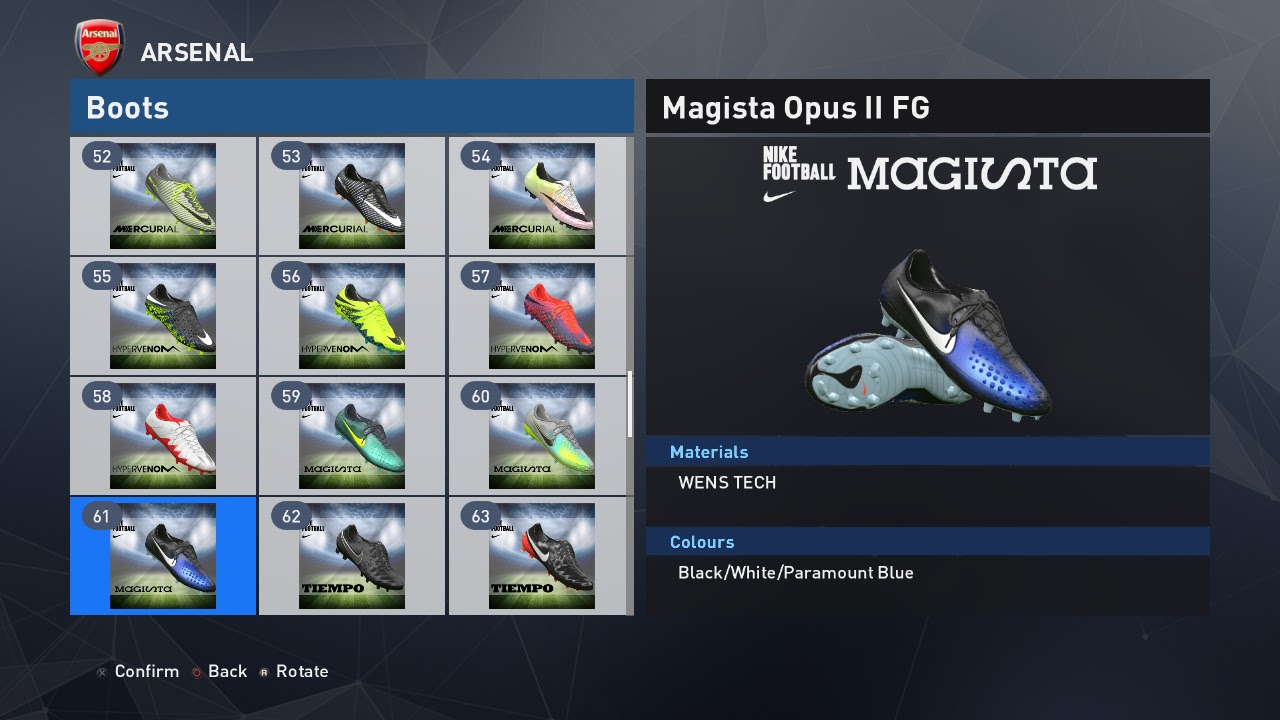Pick boot 60 grey and yellow Magista
This screenshot has height=720, width=1280.
(x=542, y=436)
